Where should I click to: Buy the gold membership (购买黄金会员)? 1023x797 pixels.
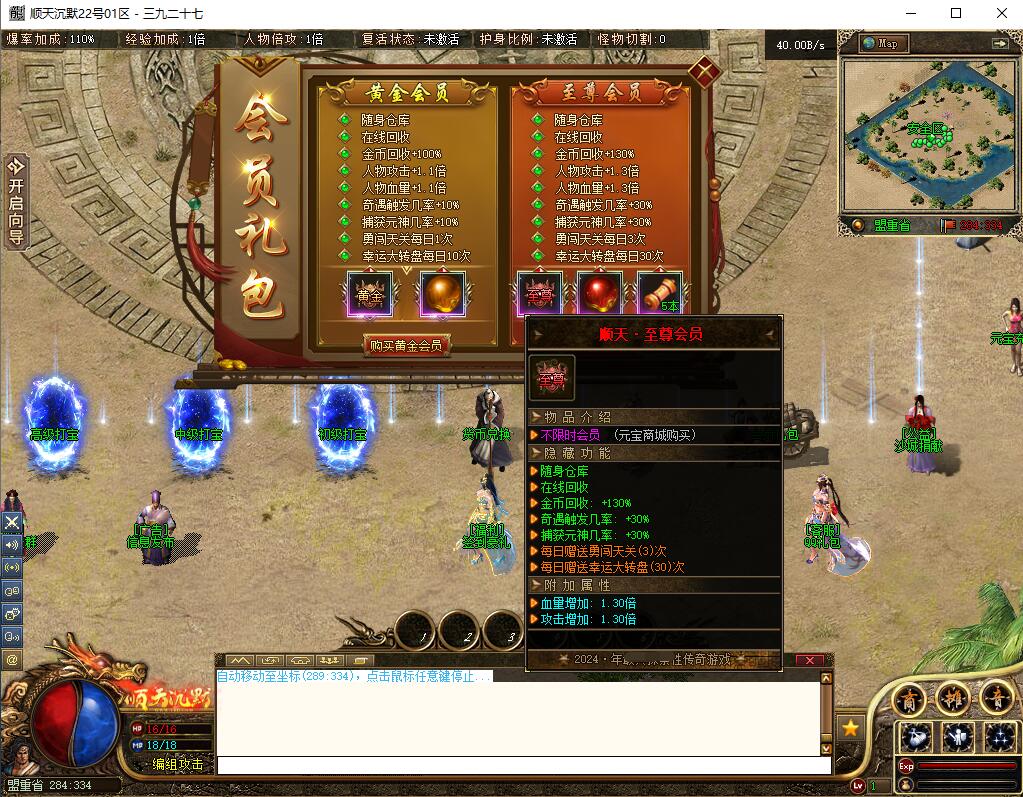(405, 346)
